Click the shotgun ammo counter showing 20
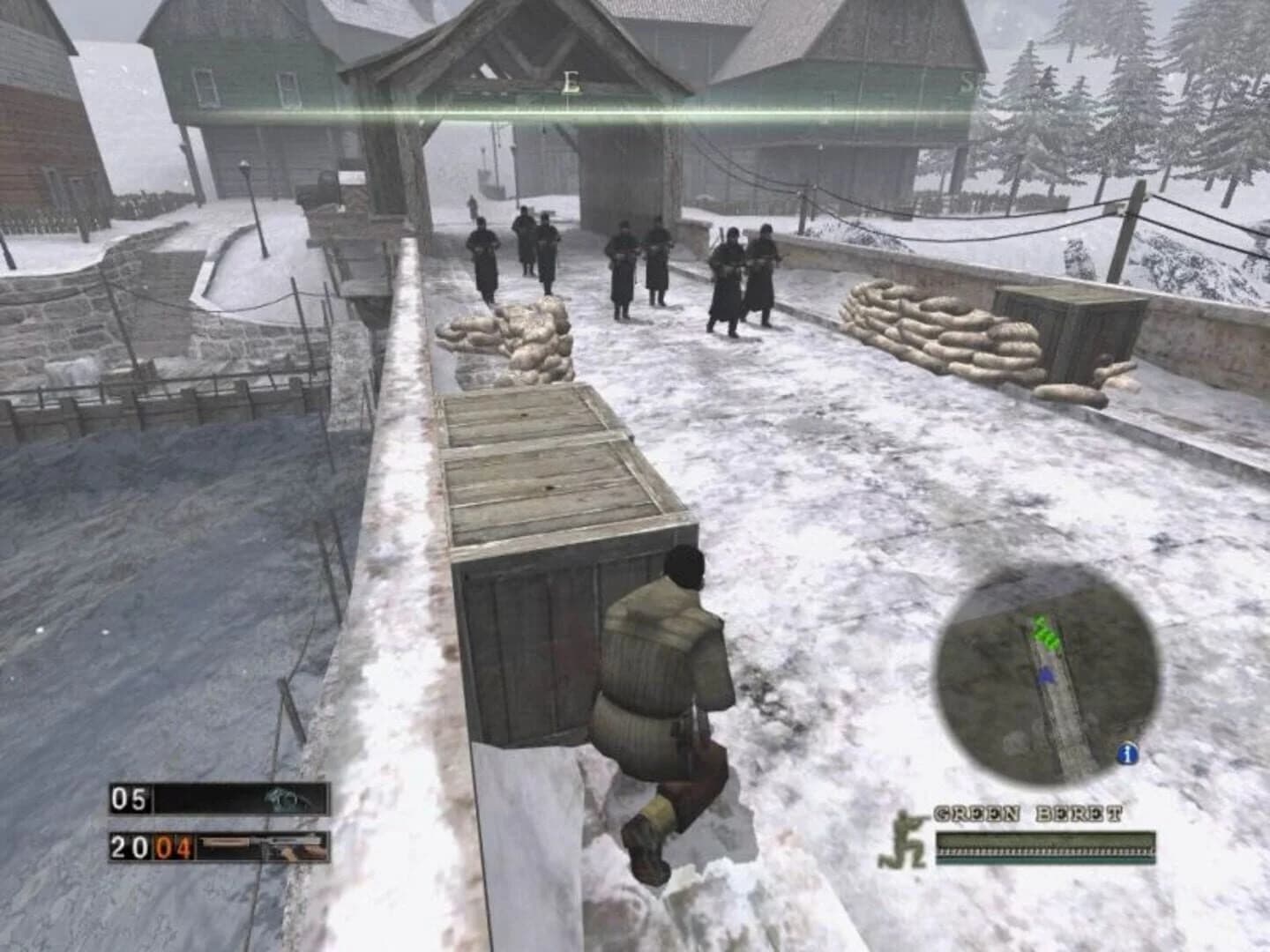Viewport: 1270px width, 952px height. [131, 847]
